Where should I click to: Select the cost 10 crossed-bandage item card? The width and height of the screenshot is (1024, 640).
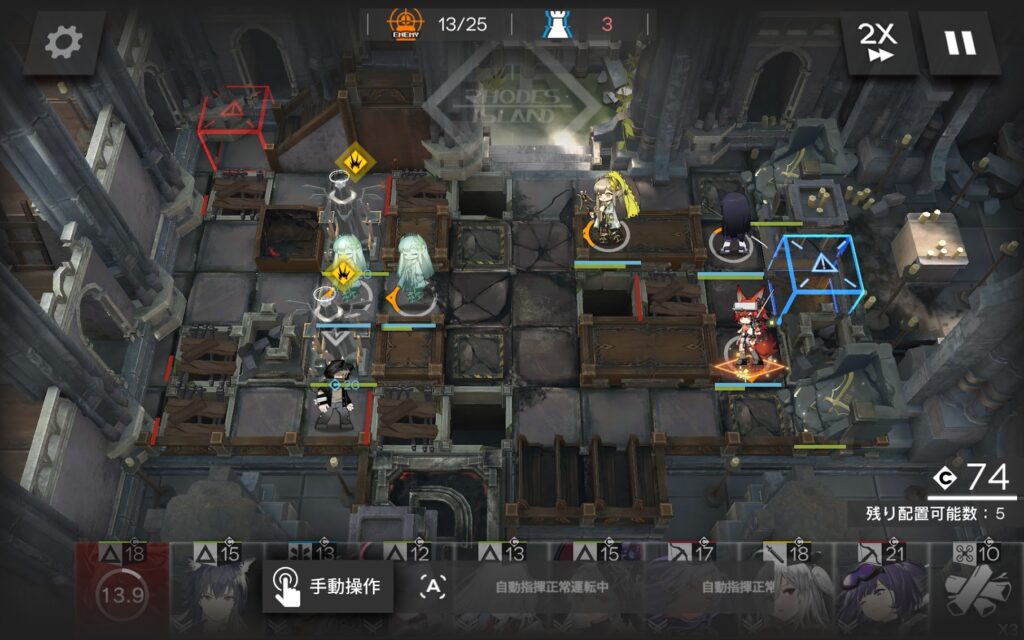(x=976, y=592)
